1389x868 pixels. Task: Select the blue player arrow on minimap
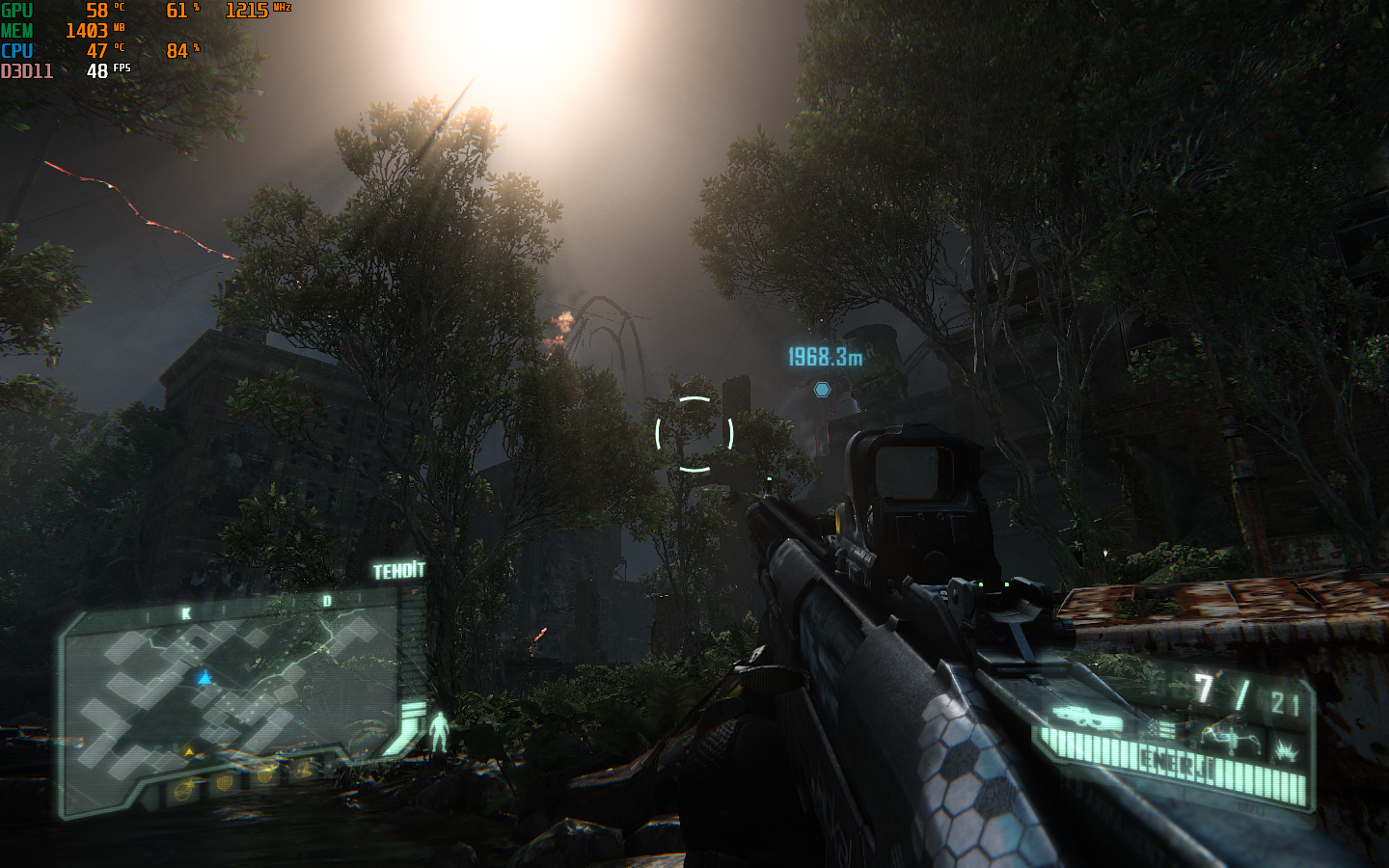tap(204, 678)
